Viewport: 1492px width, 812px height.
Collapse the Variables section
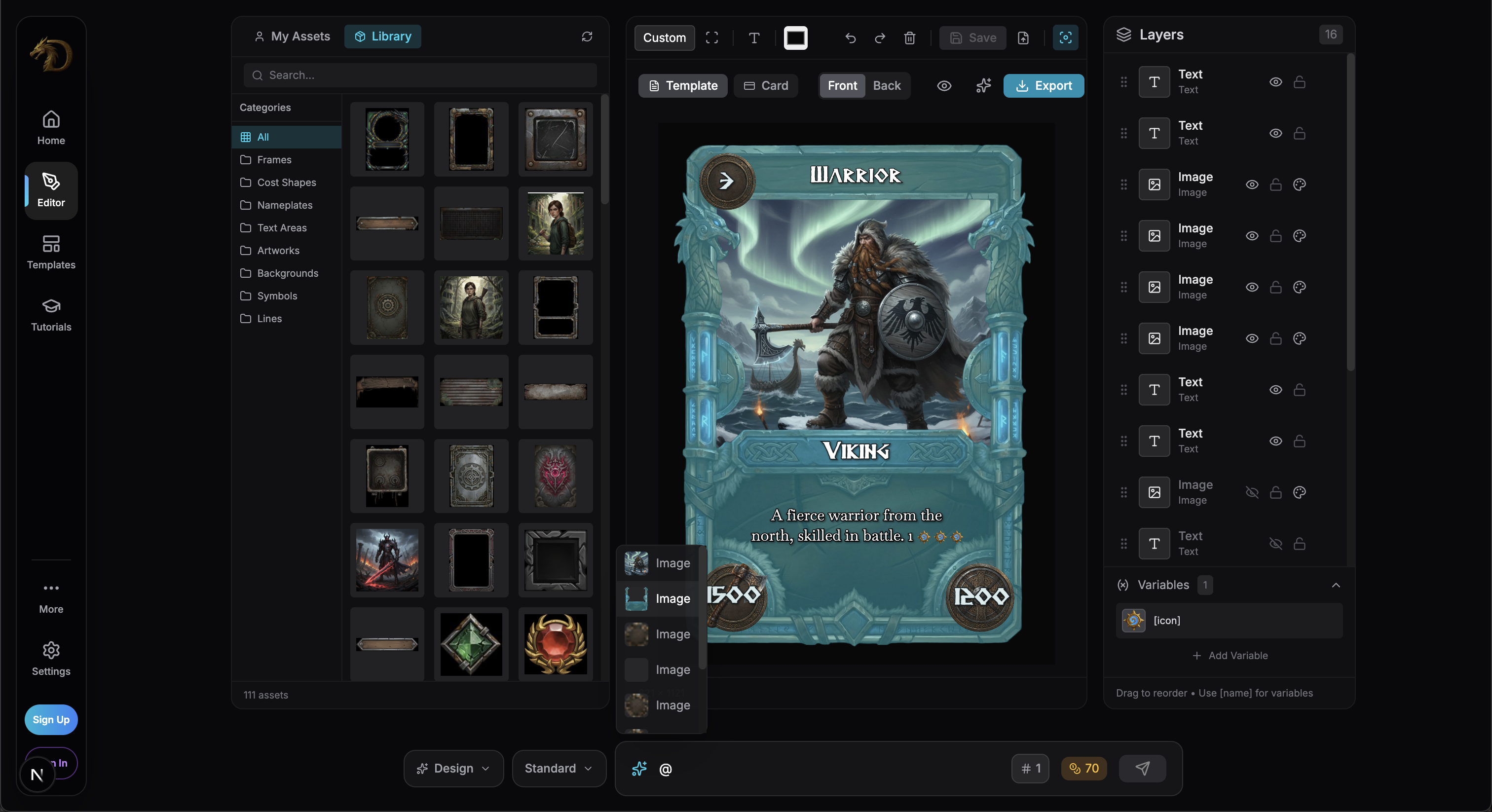[x=1336, y=585]
